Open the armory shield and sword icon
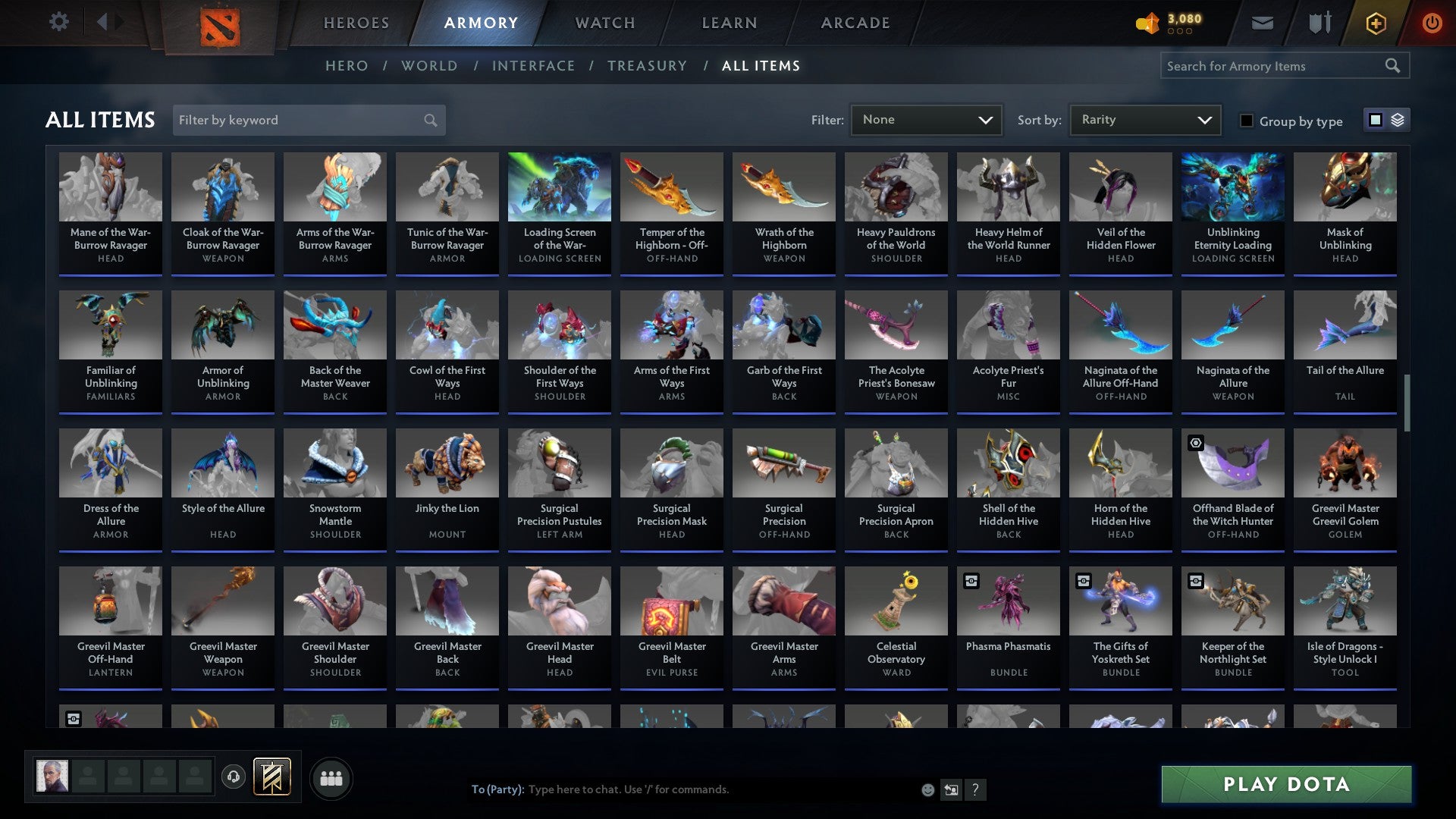 [x=1319, y=22]
